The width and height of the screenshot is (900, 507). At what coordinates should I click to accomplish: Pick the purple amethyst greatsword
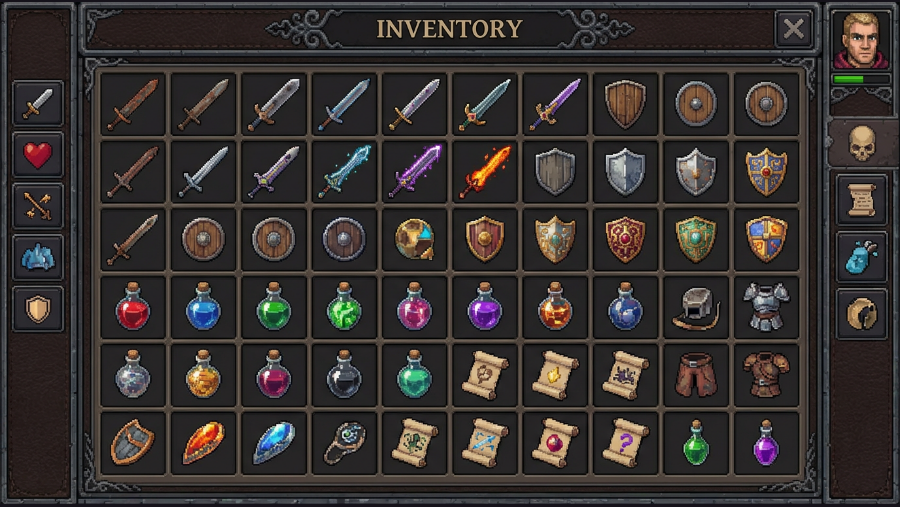click(415, 171)
